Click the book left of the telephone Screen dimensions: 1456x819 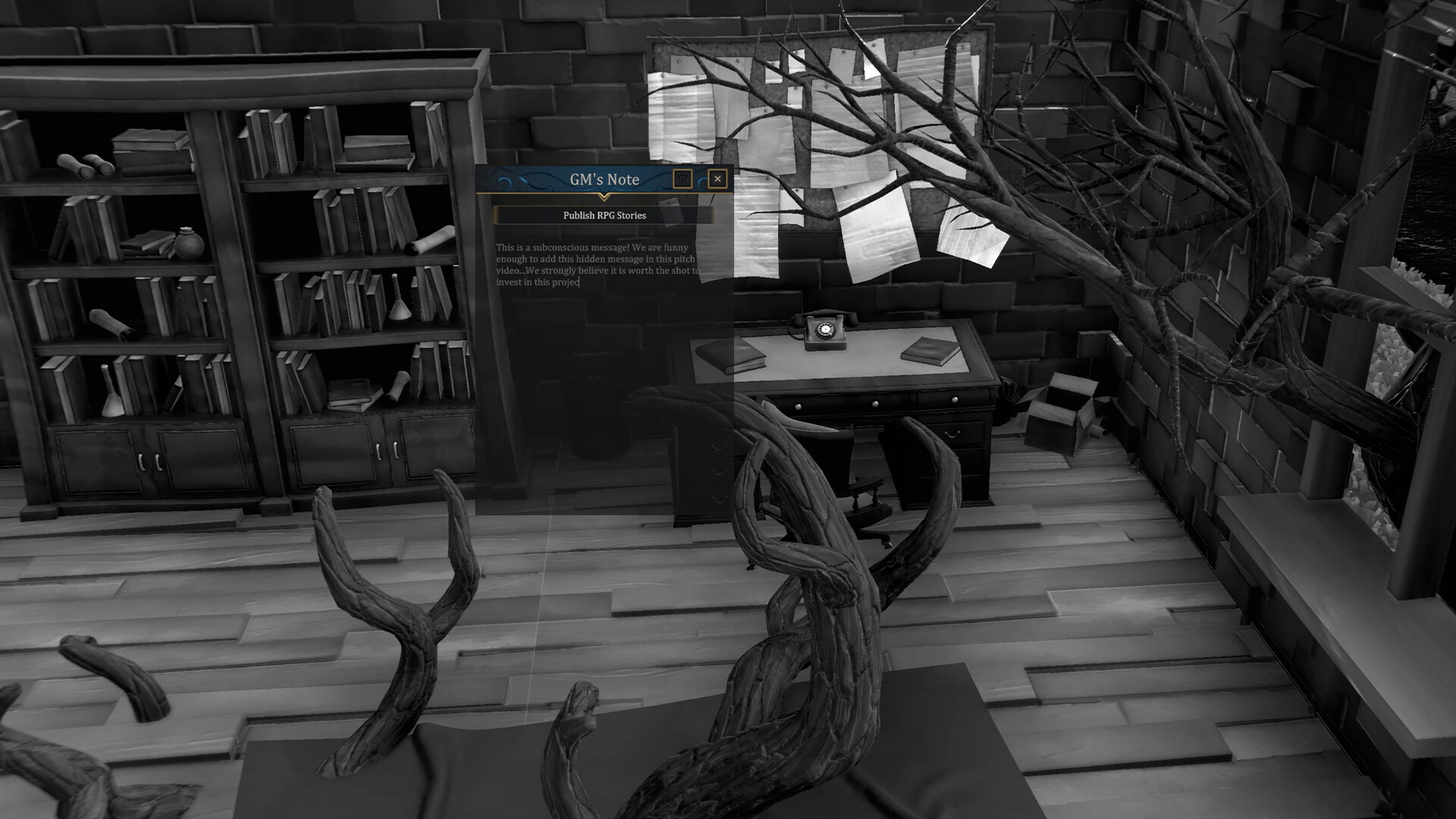pyautogui.click(x=730, y=355)
